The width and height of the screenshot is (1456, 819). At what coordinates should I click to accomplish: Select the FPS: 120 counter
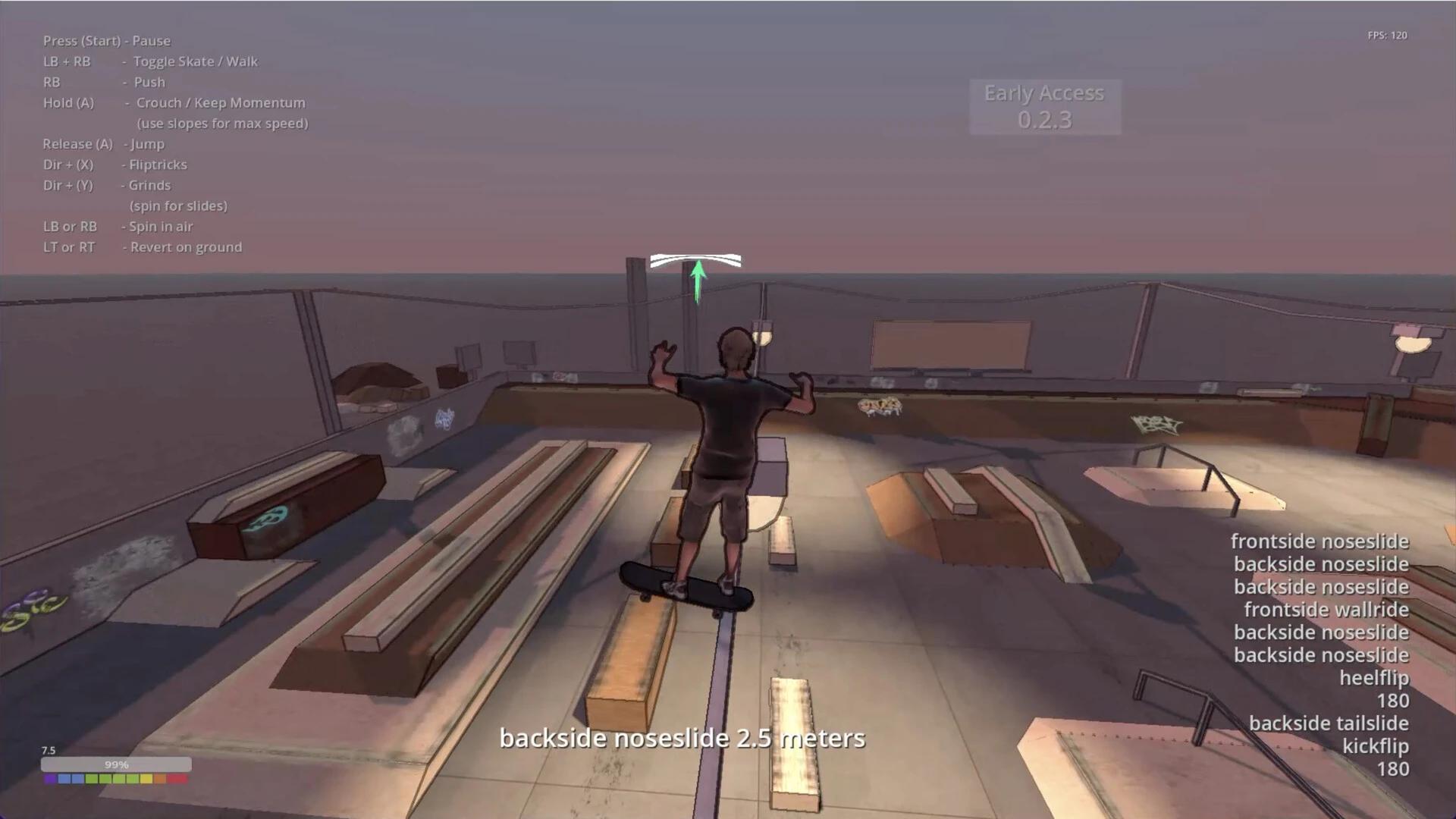[1386, 35]
